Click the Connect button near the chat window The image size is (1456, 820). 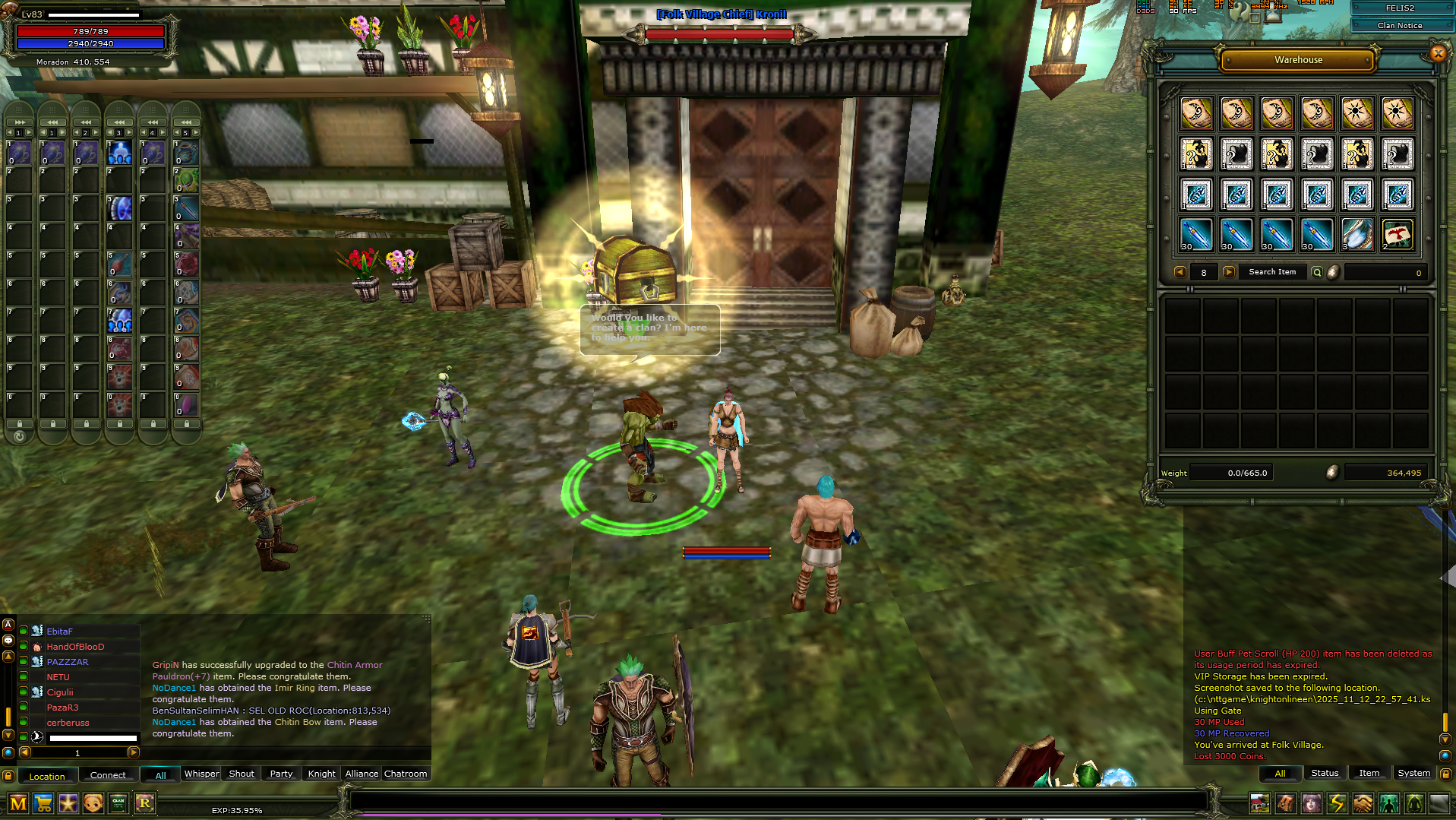tap(107, 774)
